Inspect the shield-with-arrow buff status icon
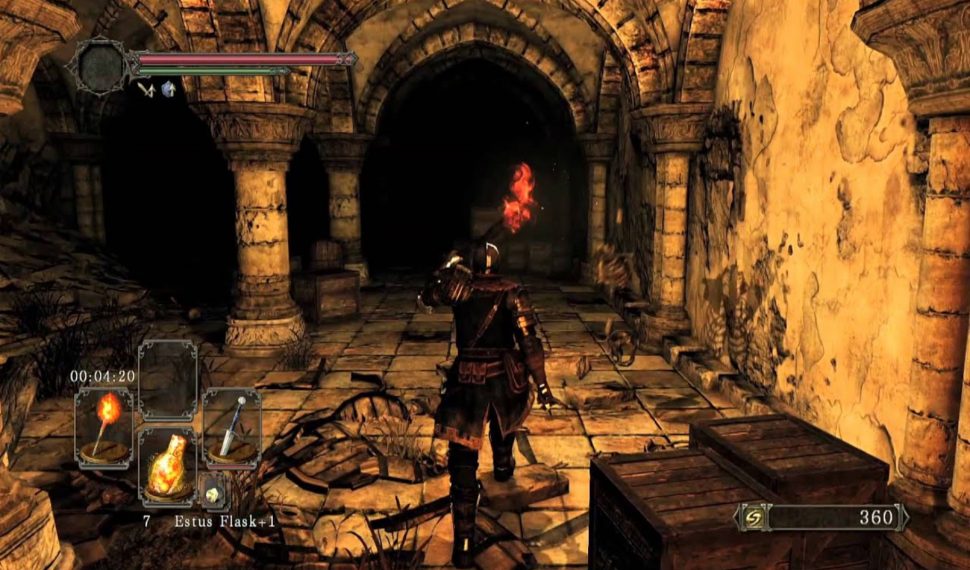The height and width of the screenshot is (570, 970). tap(168, 88)
